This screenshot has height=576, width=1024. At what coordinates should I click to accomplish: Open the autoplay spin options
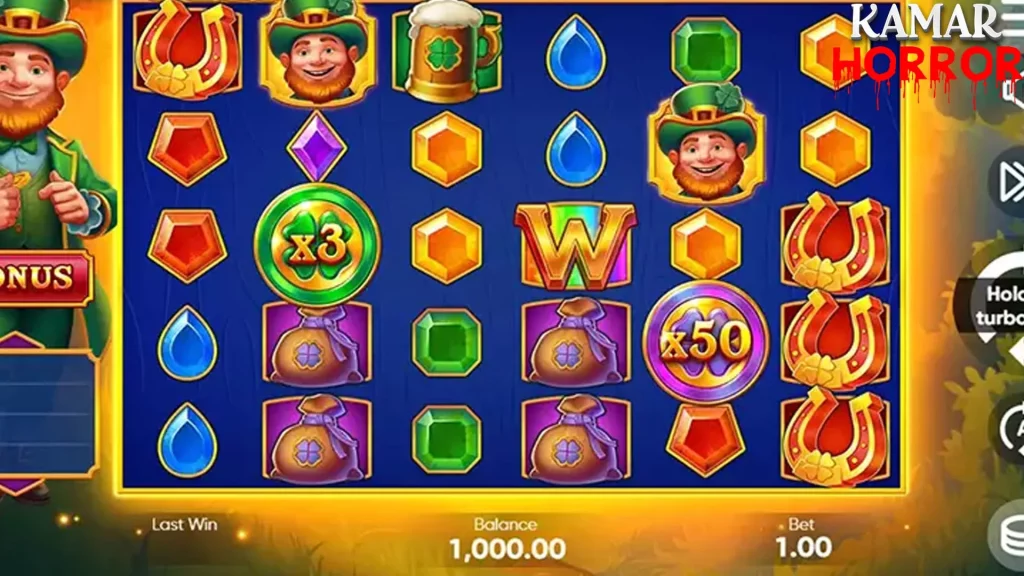[1008, 426]
